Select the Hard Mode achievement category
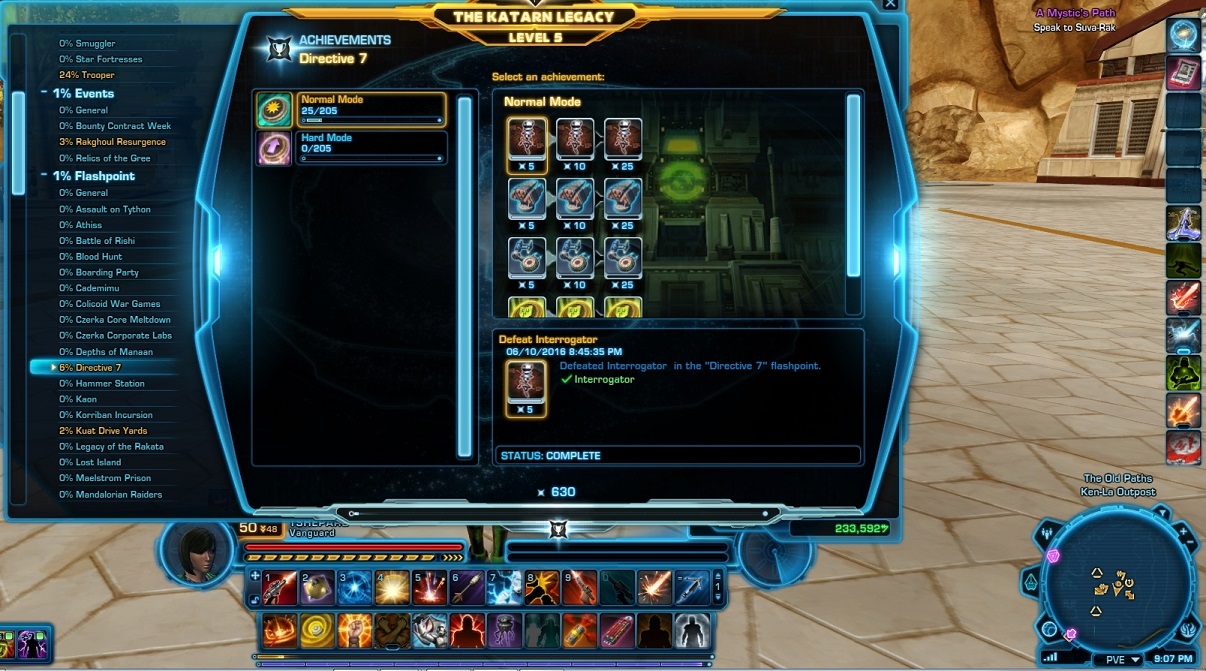Image resolution: width=1206 pixels, height=671 pixels. coord(370,146)
